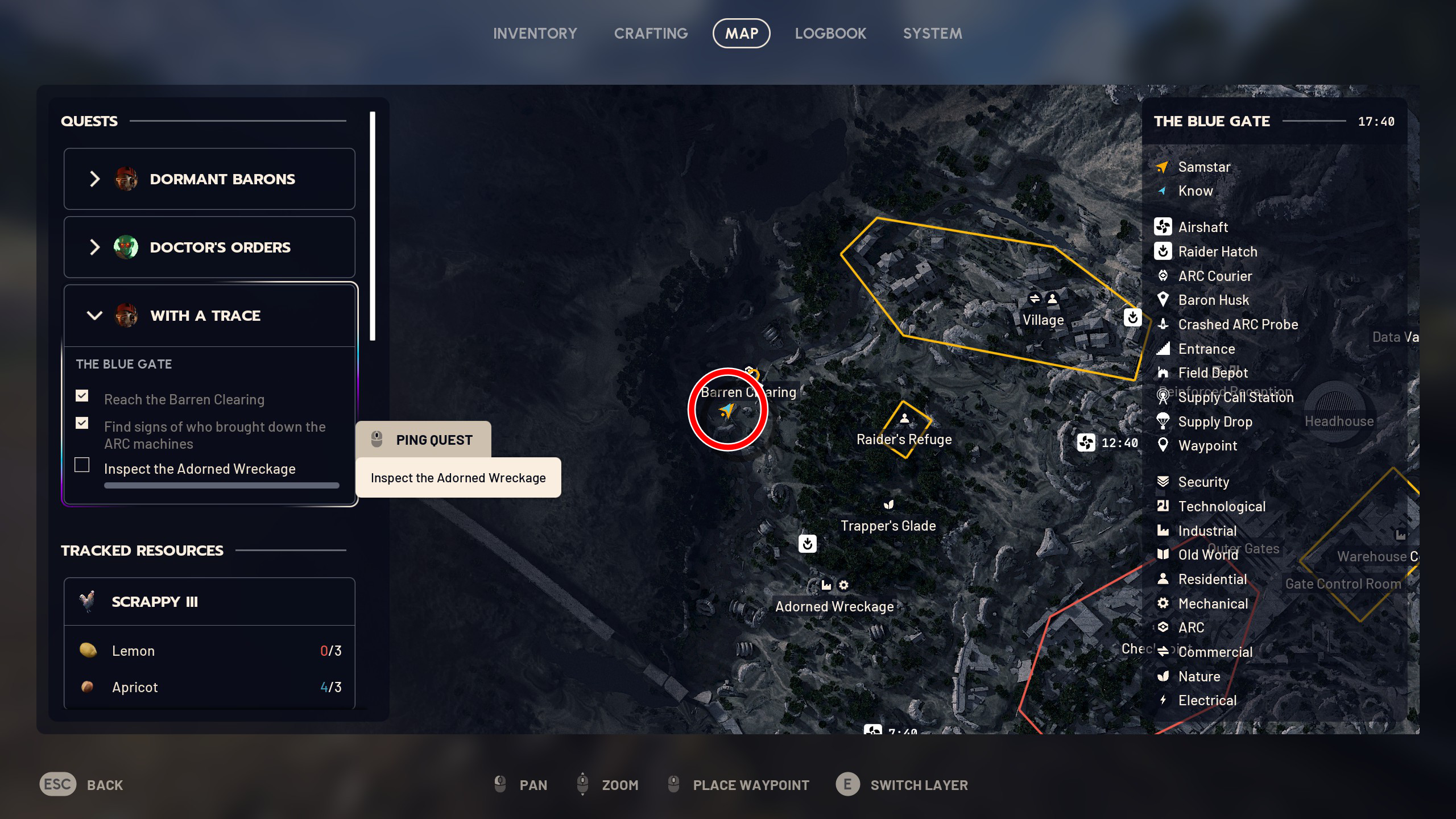Open the System tab
The height and width of the screenshot is (819, 1456).
932,34
